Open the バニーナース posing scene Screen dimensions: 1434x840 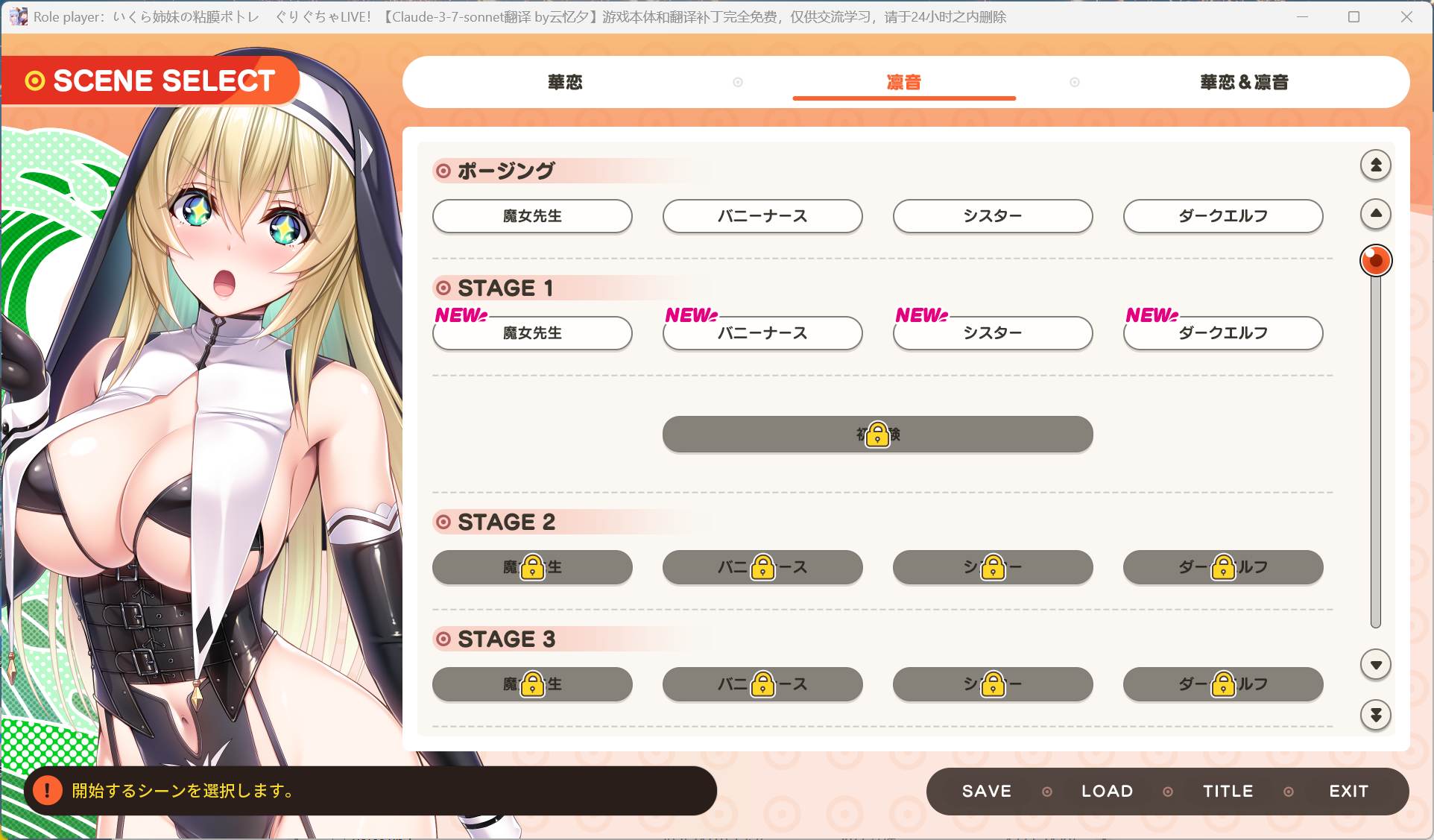tap(762, 216)
